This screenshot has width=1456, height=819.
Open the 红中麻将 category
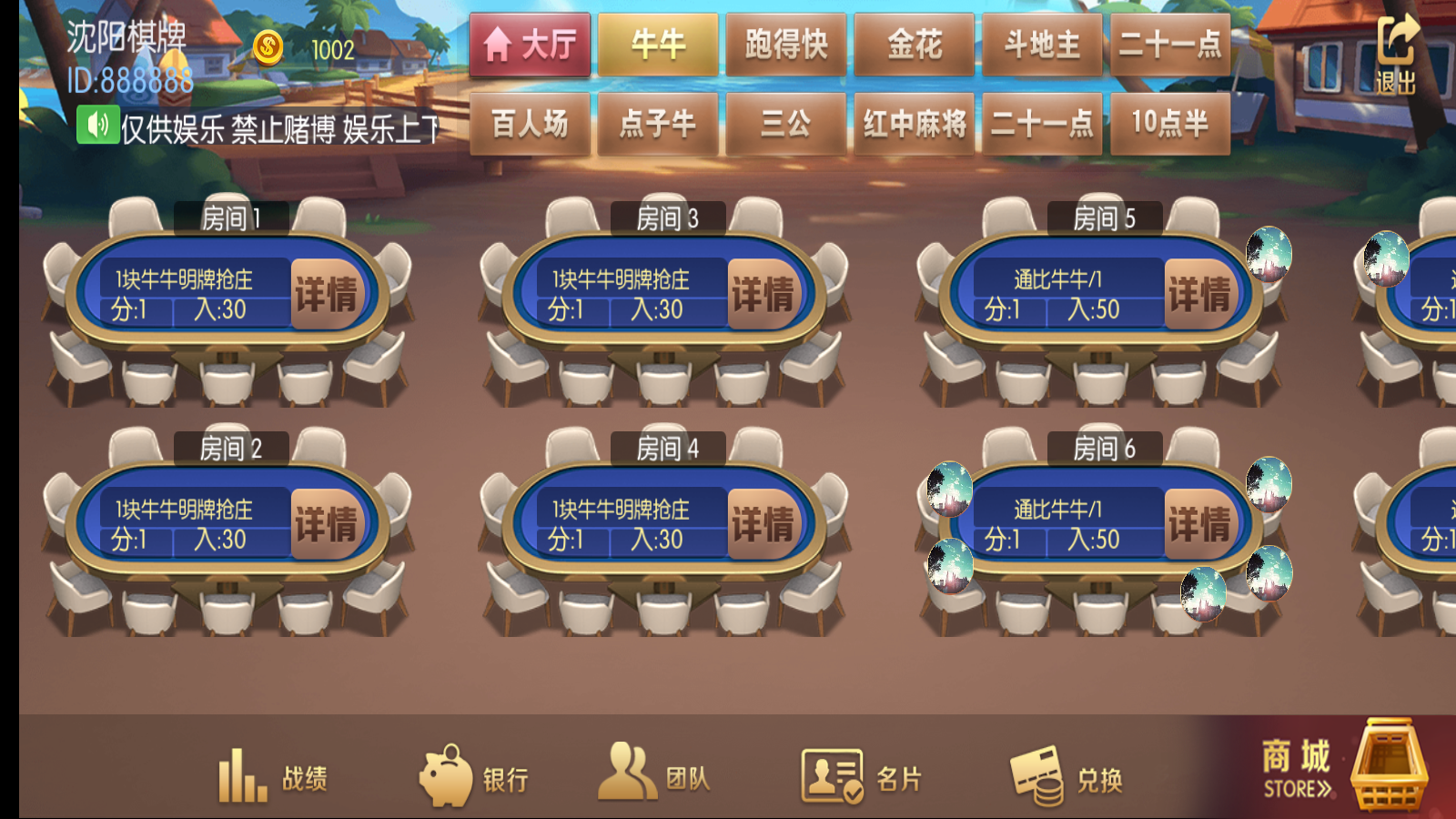click(x=914, y=125)
